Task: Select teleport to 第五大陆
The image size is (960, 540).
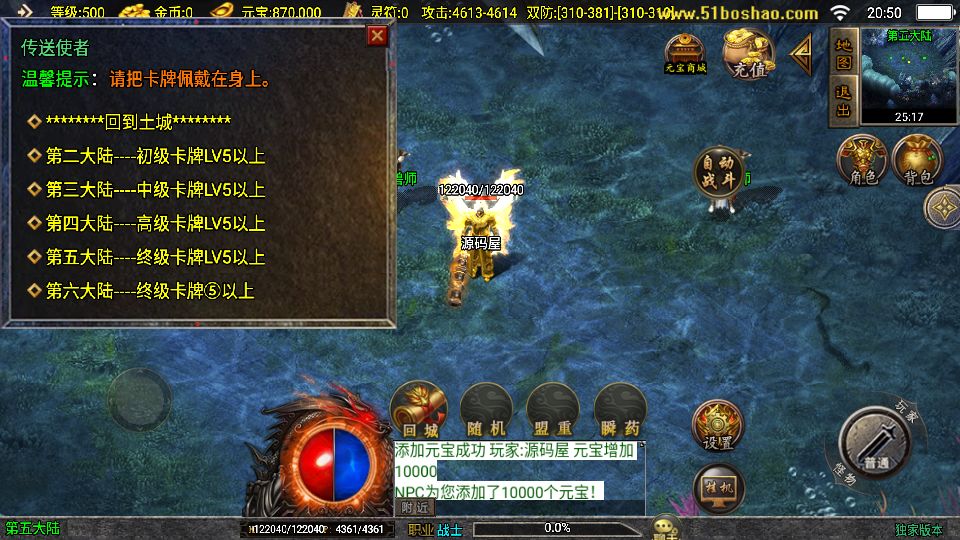Action: (155, 258)
